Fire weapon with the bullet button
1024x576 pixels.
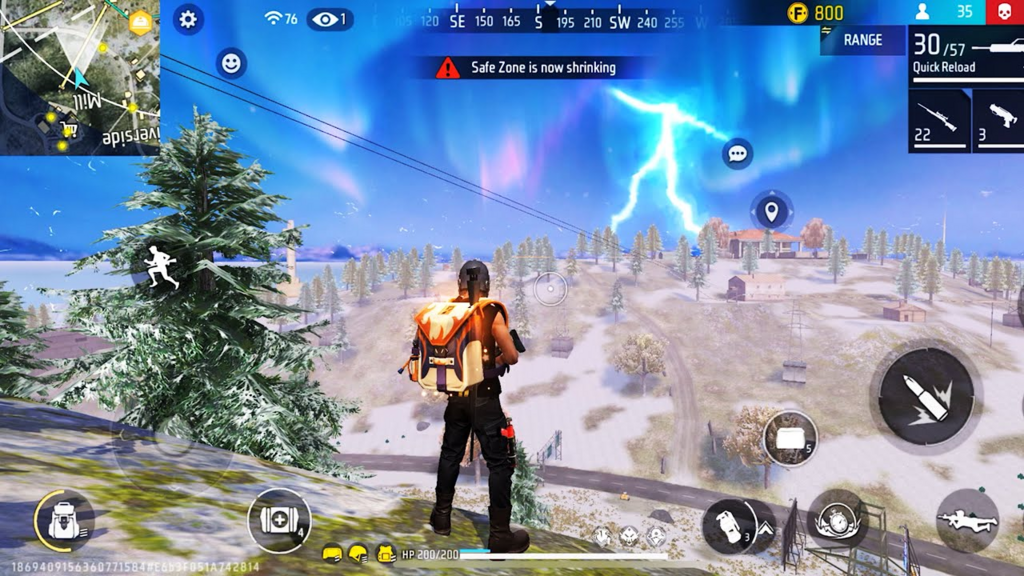point(925,397)
